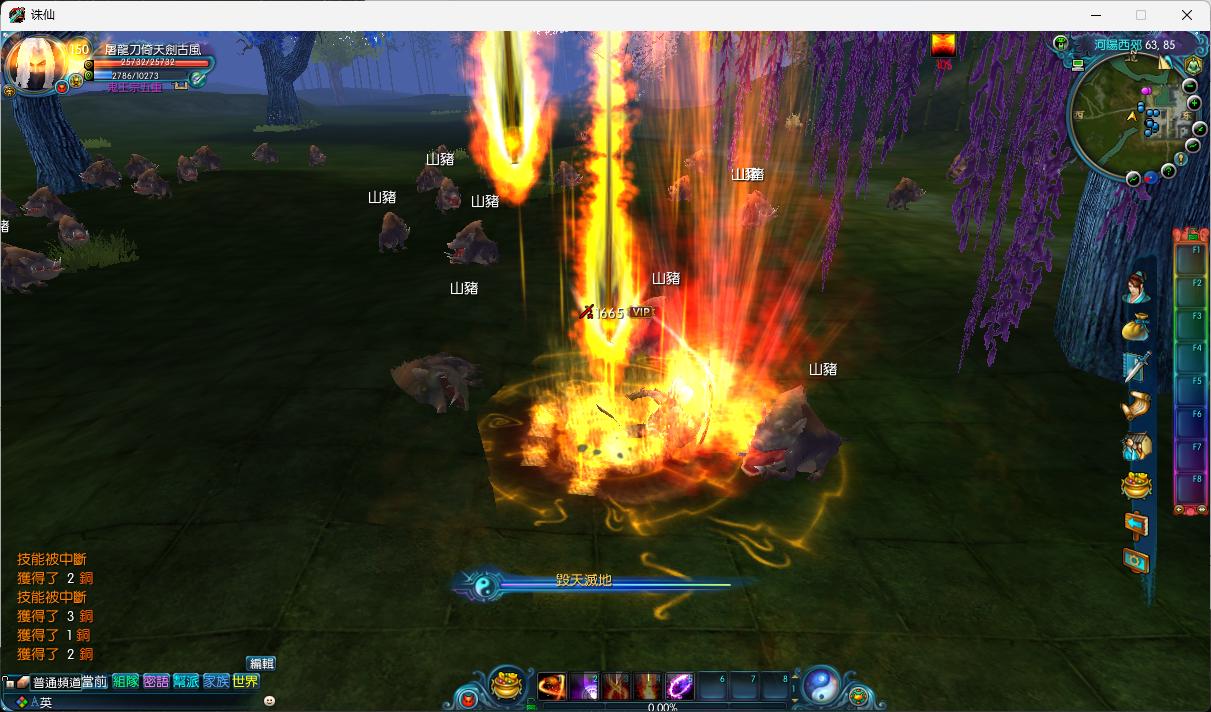Switch chat to the 密語 channel

click(x=156, y=682)
